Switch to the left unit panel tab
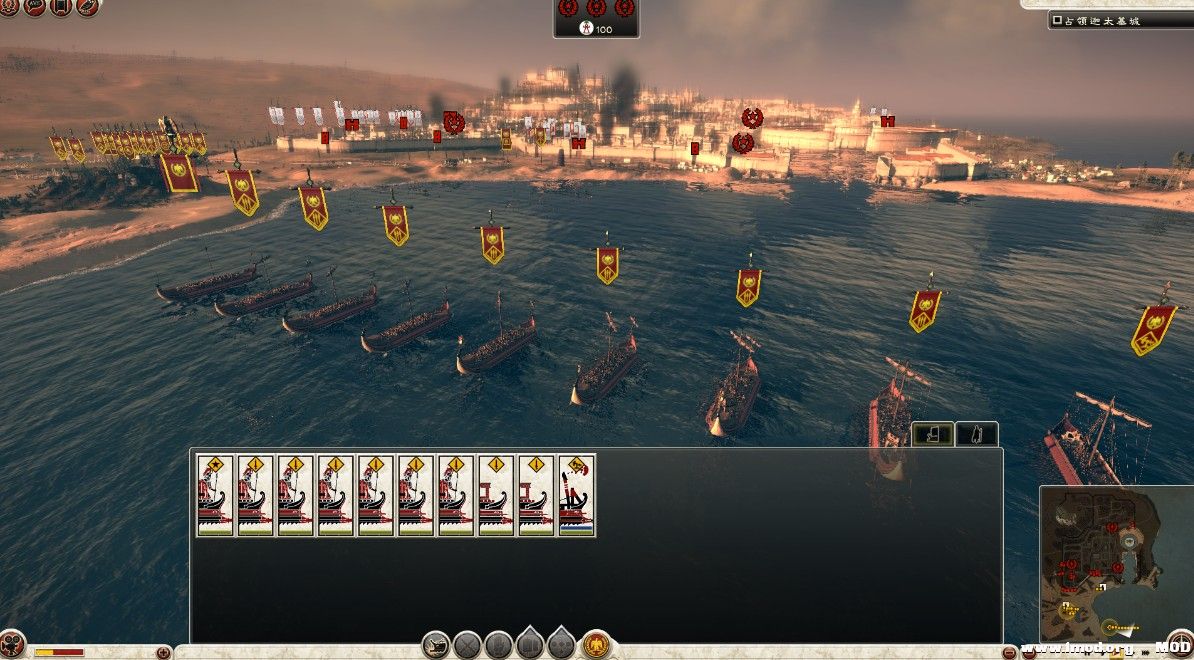 (x=931, y=434)
